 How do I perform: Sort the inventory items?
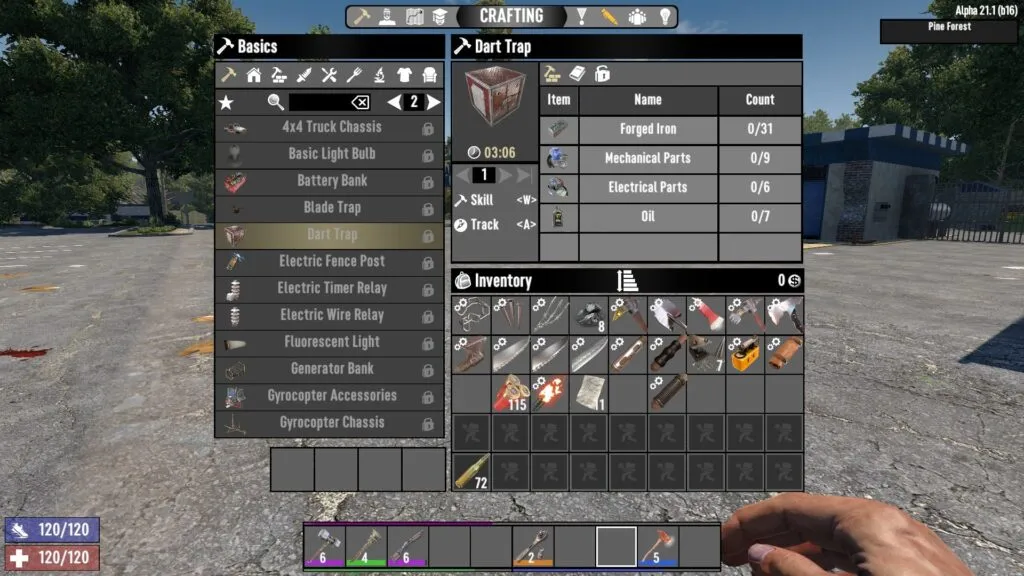tap(628, 281)
